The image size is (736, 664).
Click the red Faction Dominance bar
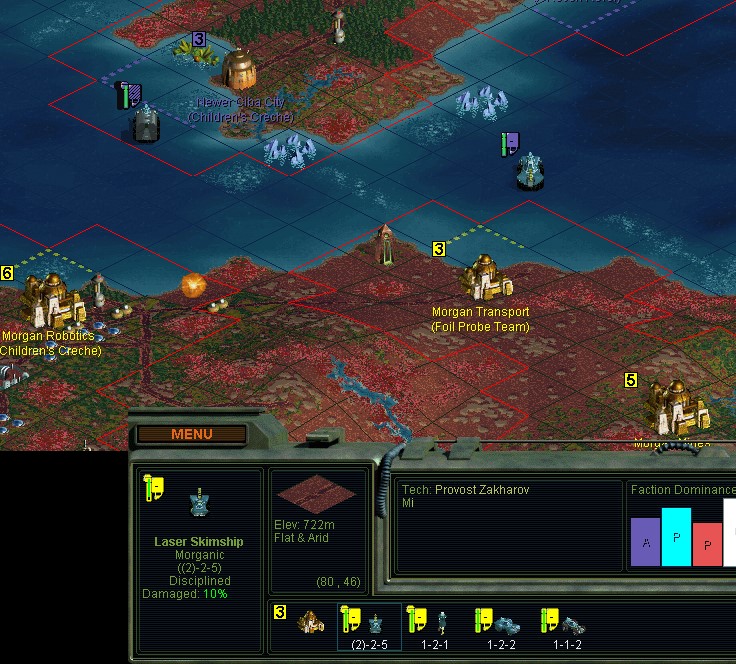[707, 544]
